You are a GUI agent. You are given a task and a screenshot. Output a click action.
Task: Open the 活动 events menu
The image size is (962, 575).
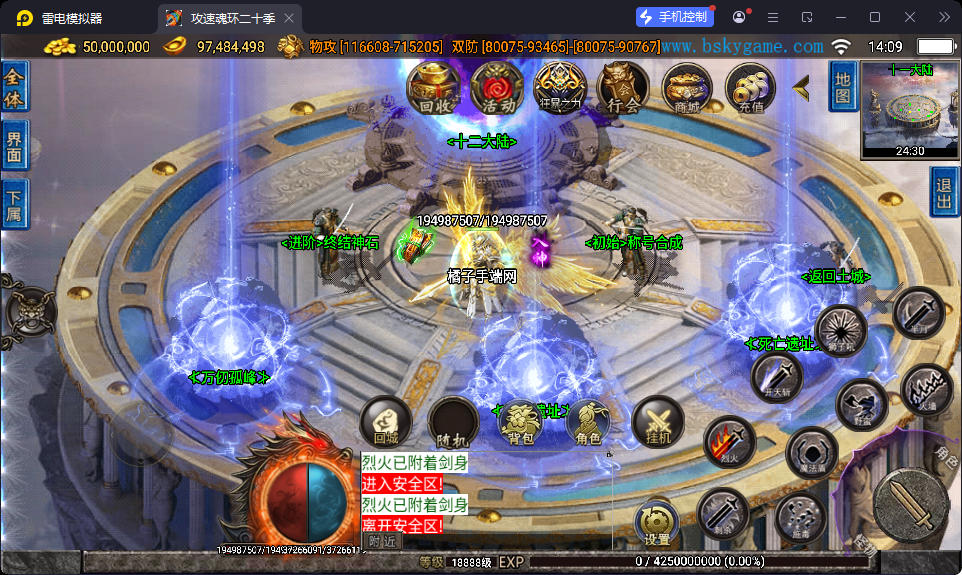click(x=497, y=88)
